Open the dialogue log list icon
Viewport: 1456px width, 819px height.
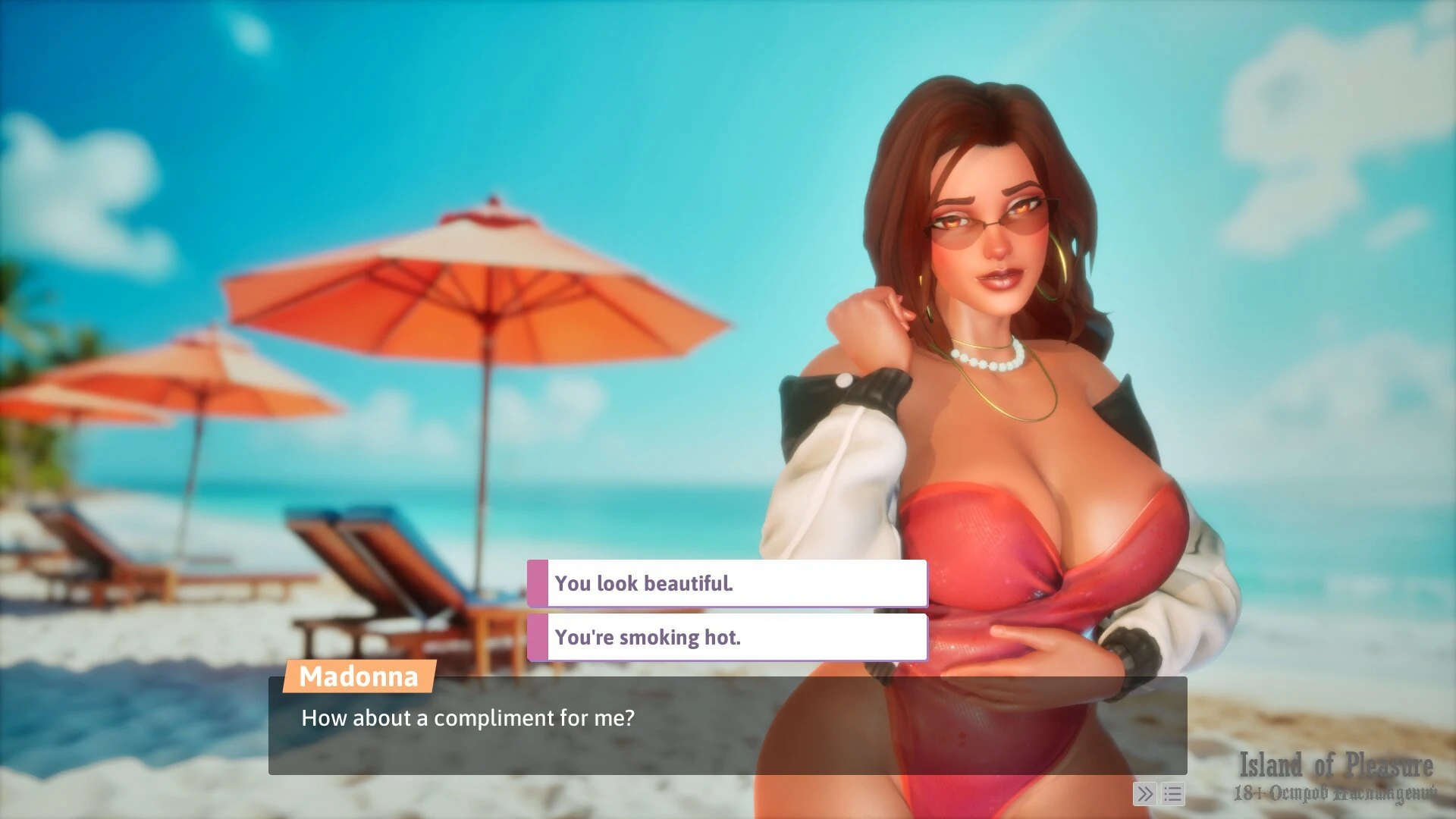click(x=1172, y=794)
